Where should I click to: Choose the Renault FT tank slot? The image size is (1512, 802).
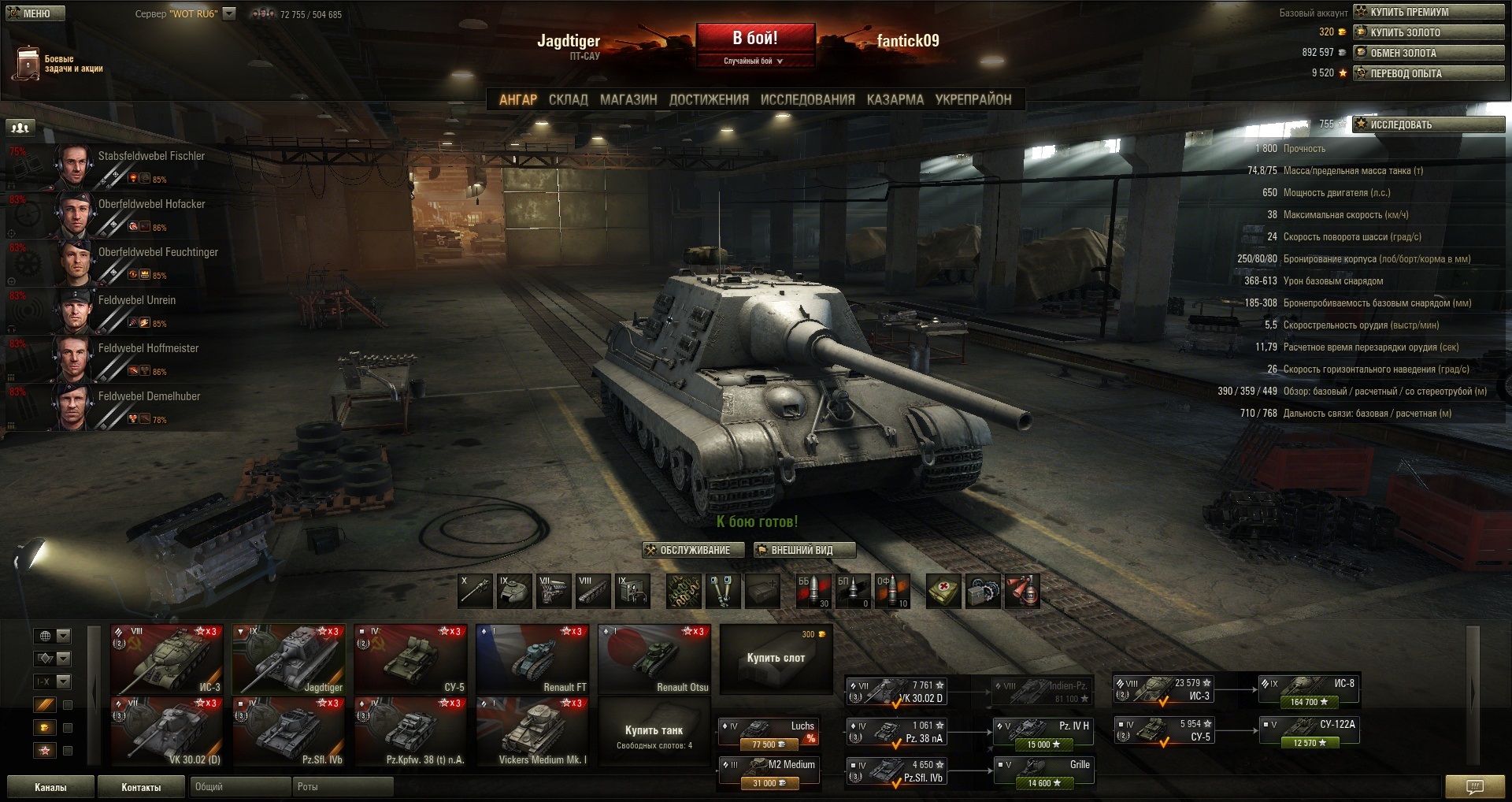(532, 659)
